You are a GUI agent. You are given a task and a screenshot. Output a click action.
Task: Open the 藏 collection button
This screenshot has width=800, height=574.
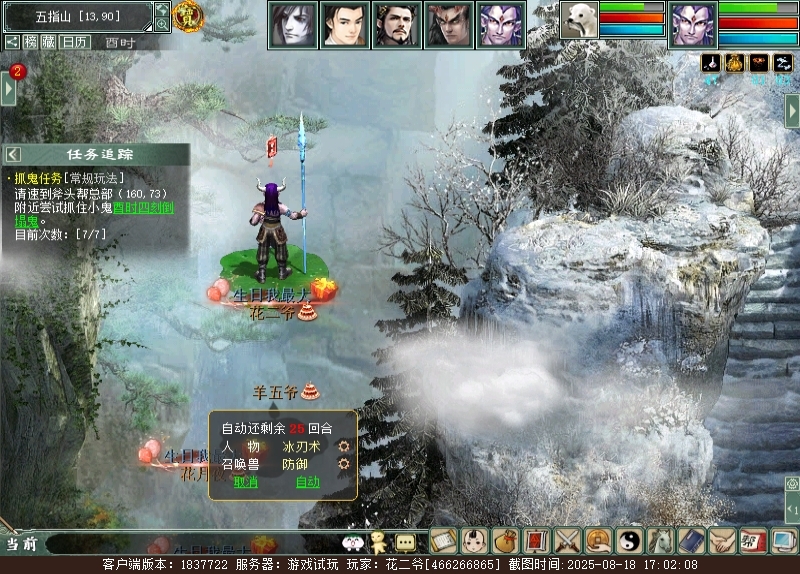48,42
